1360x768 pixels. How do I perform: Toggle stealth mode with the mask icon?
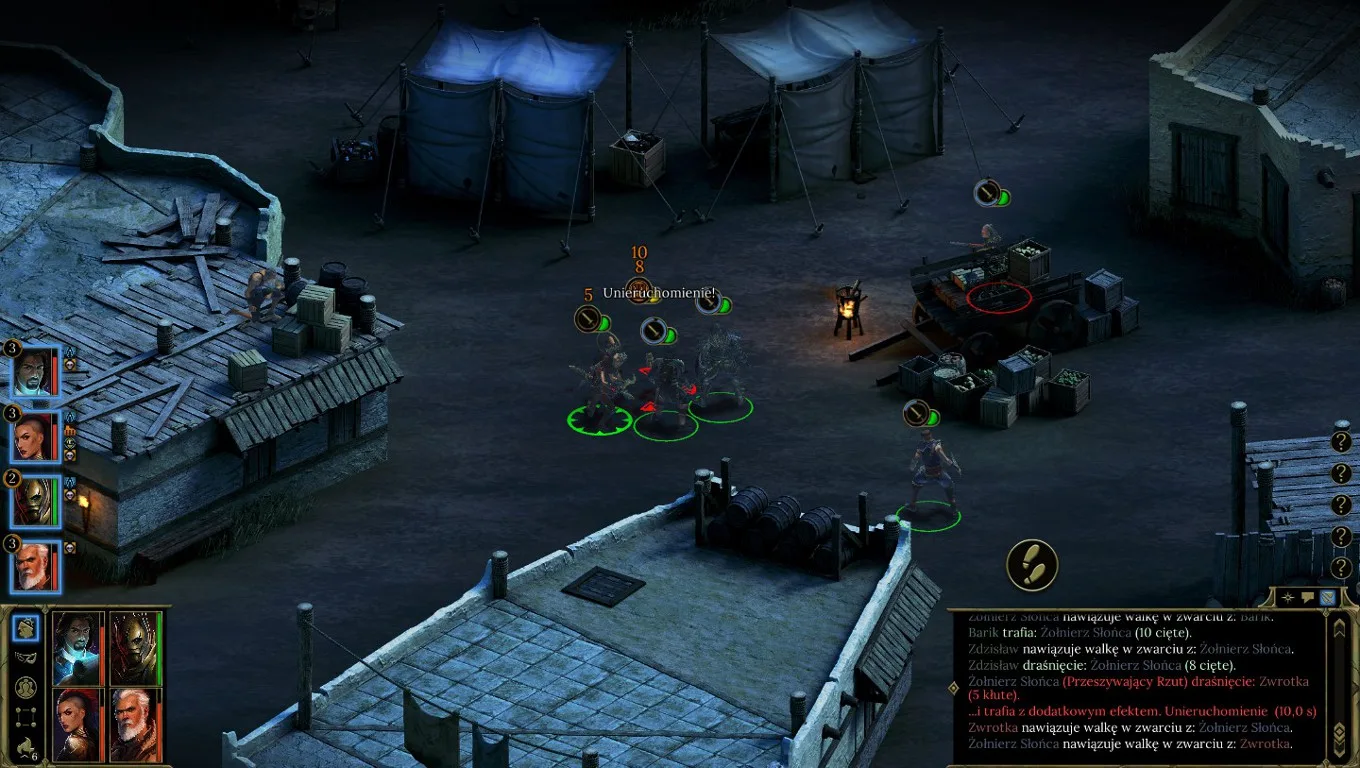point(27,657)
